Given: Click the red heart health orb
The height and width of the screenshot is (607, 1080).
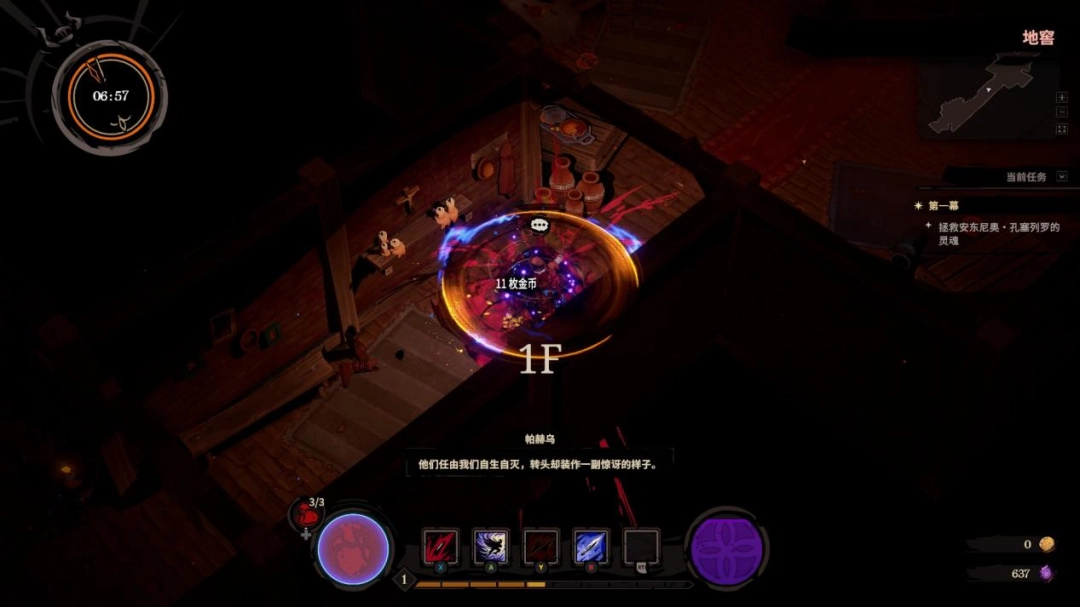Looking at the screenshot, I should pyautogui.click(x=352, y=550).
